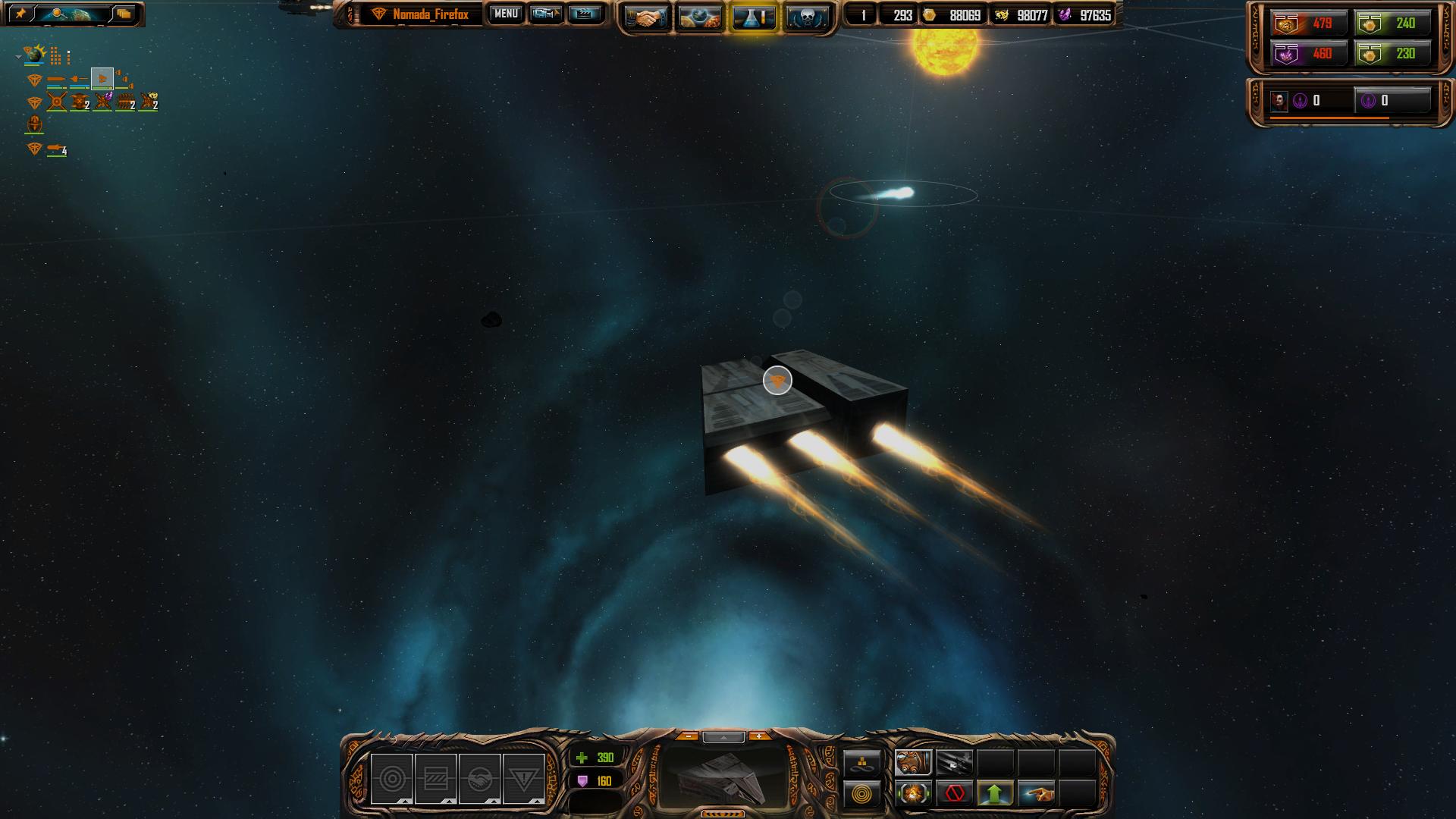Activate the pointing hand command
1456x819 pixels.
(1037, 794)
